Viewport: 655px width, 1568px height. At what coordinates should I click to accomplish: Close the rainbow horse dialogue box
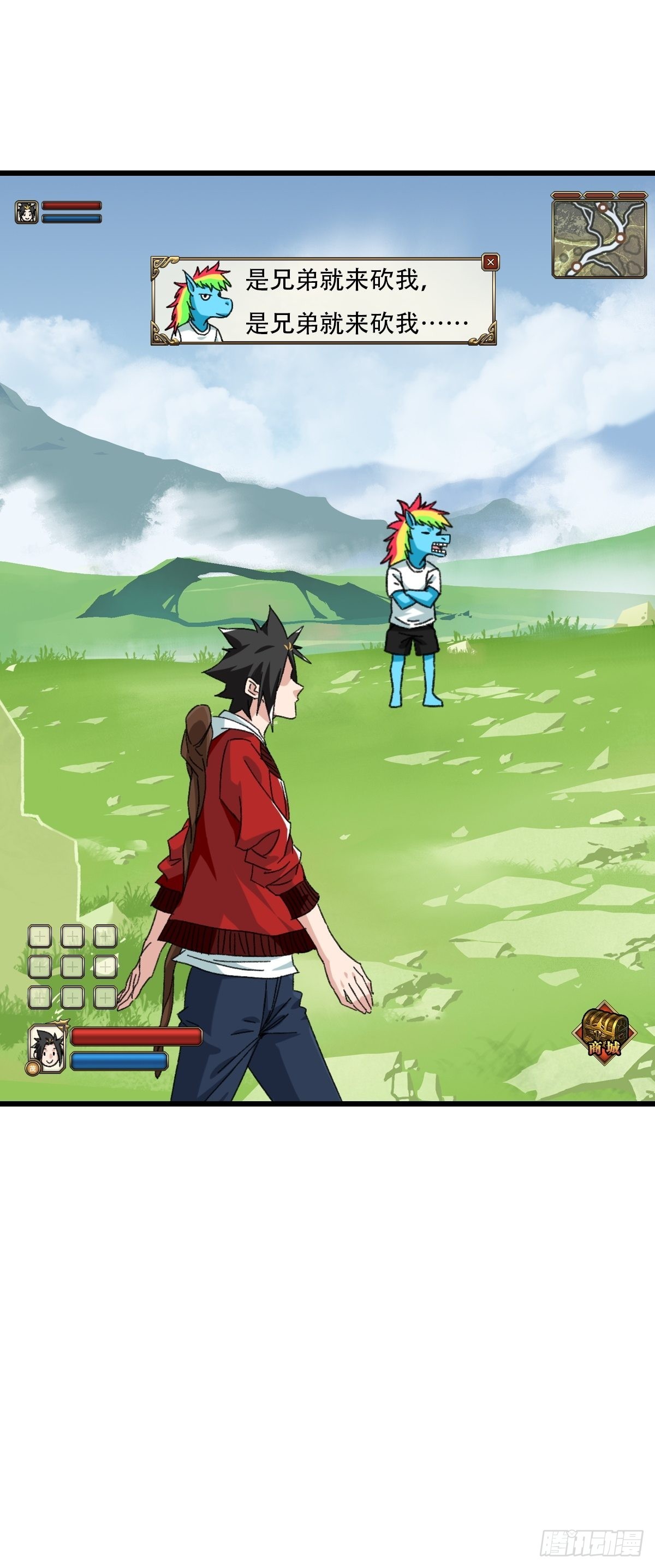(490, 263)
